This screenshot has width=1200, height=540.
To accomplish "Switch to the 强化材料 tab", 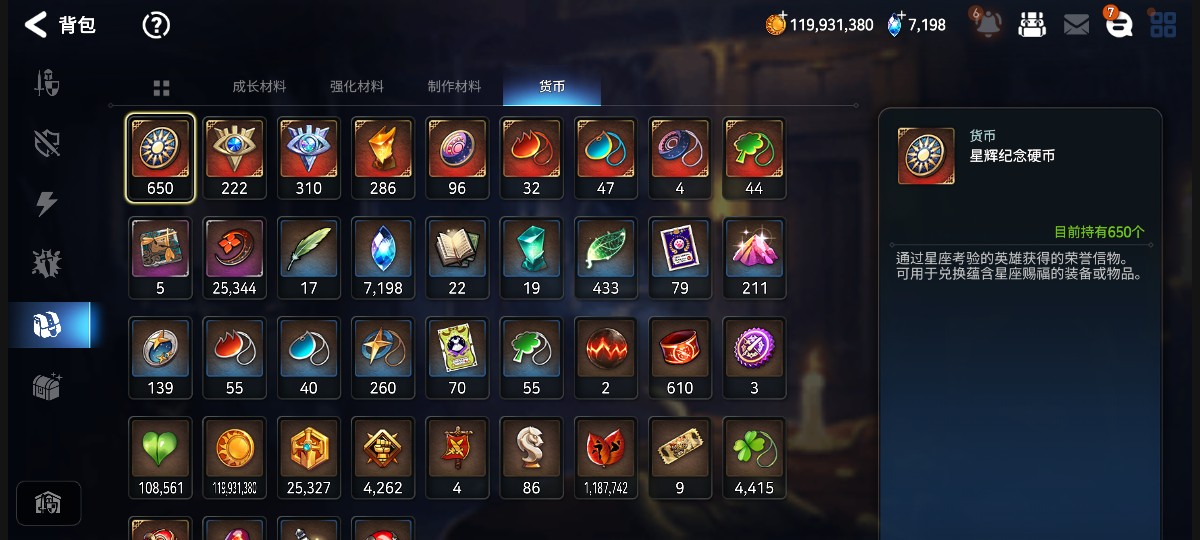I will click(x=356, y=87).
